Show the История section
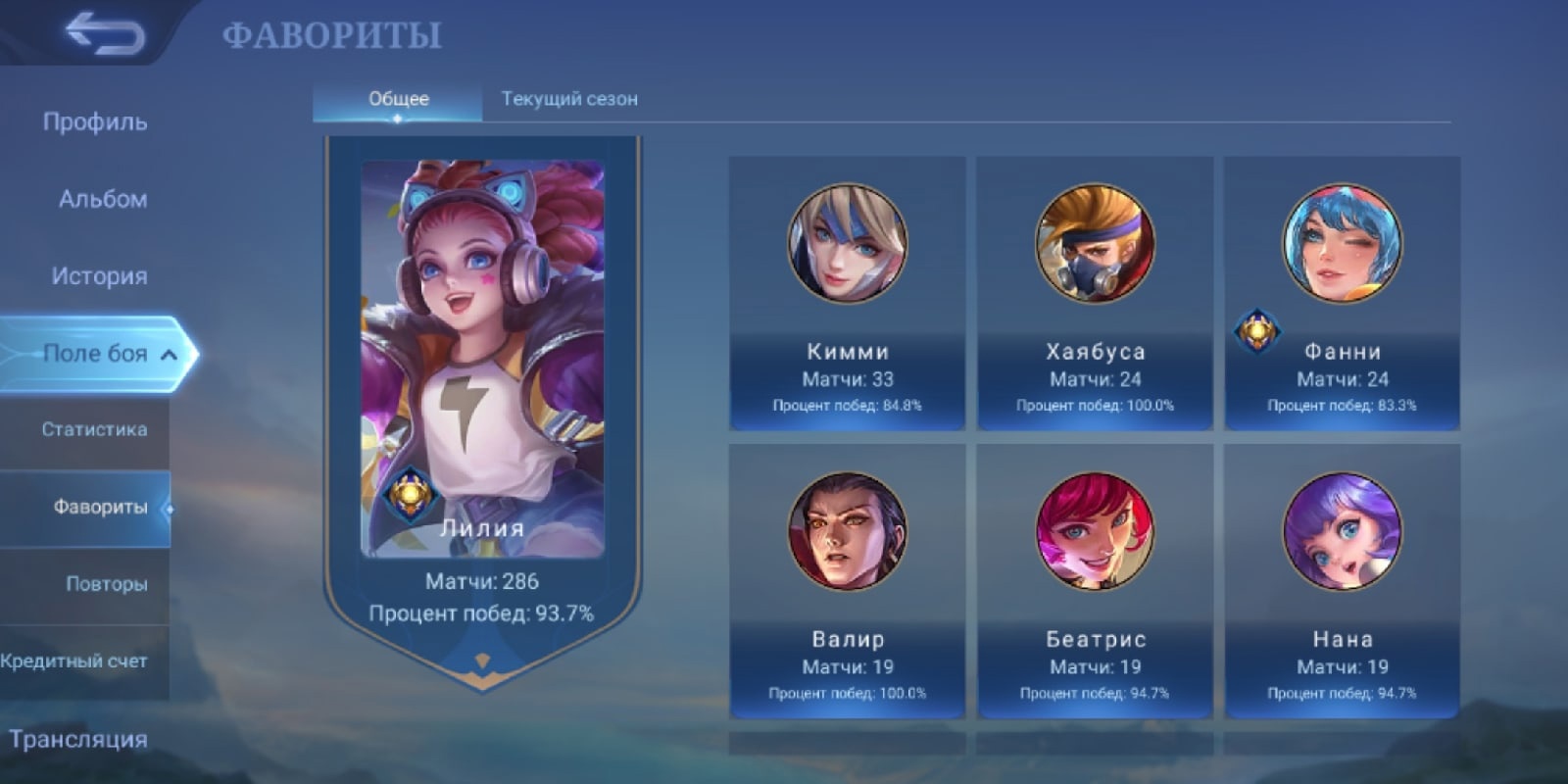Image resolution: width=1568 pixels, height=784 pixels. coord(99,276)
